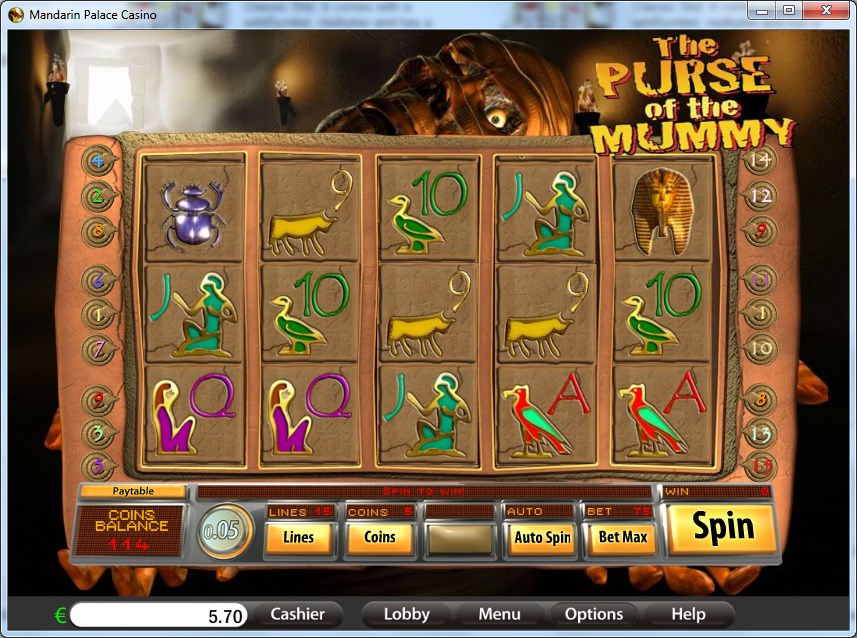The height and width of the screenshot is (638, 857).
Task: Select payline marker number 12
Action: click(760, 196)
